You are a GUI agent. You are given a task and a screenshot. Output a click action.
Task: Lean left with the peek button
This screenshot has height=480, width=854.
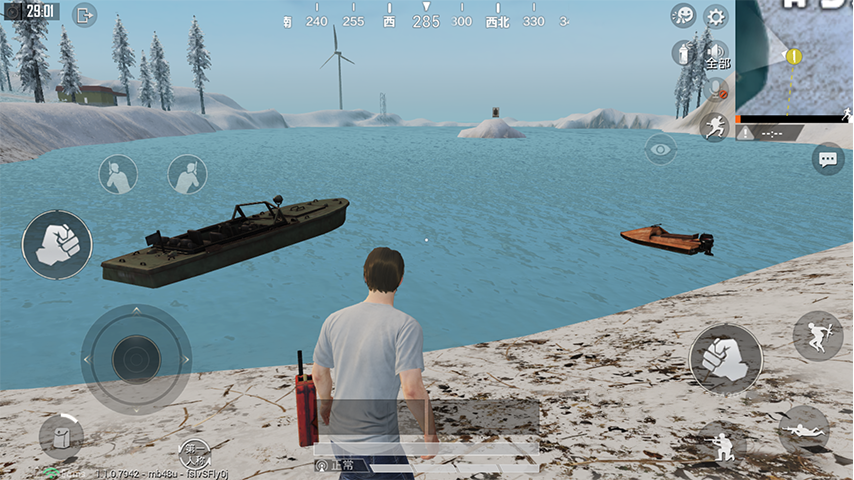[x=118, y=175]
